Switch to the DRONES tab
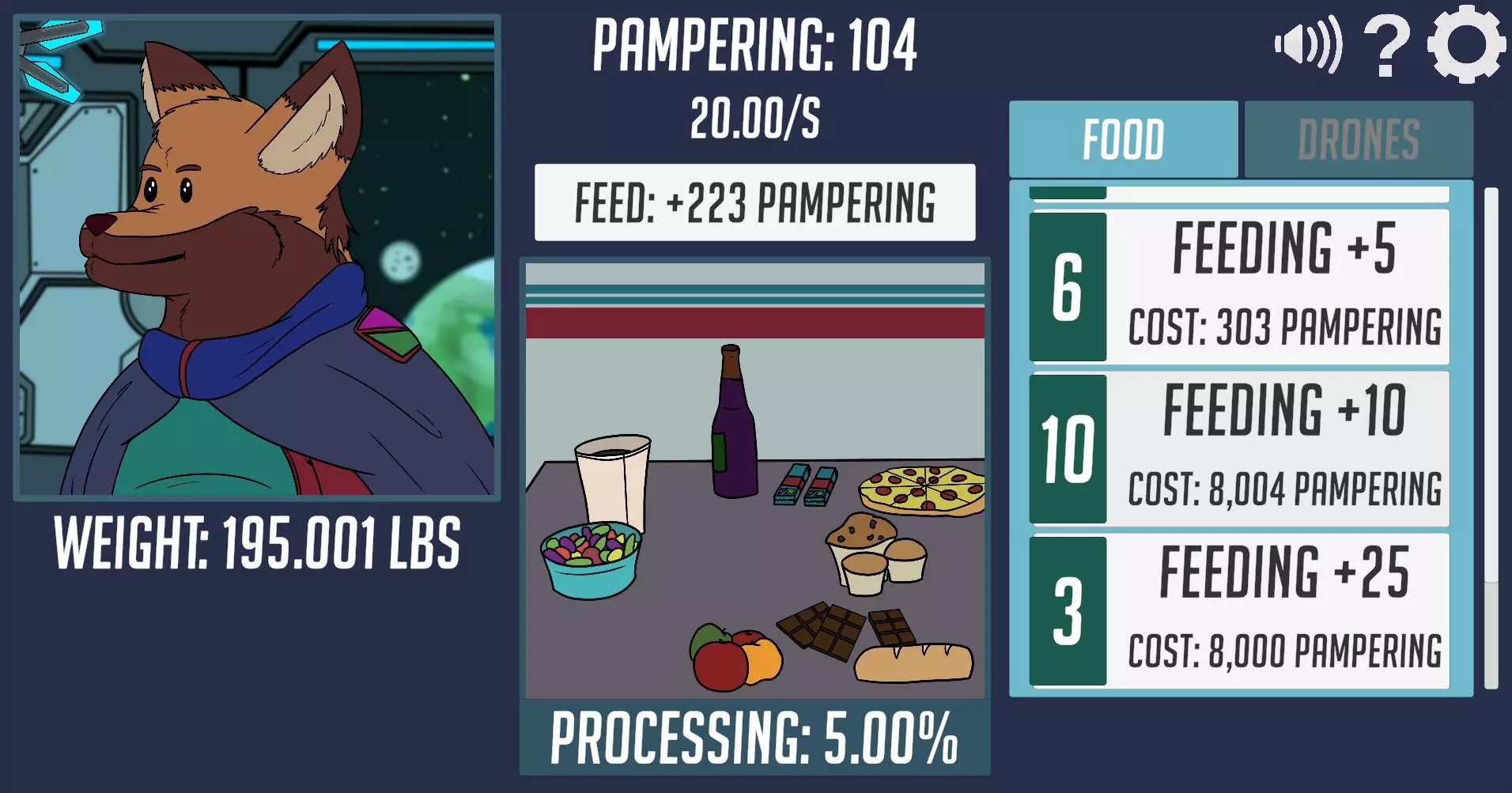 (x=1359, y=138)
